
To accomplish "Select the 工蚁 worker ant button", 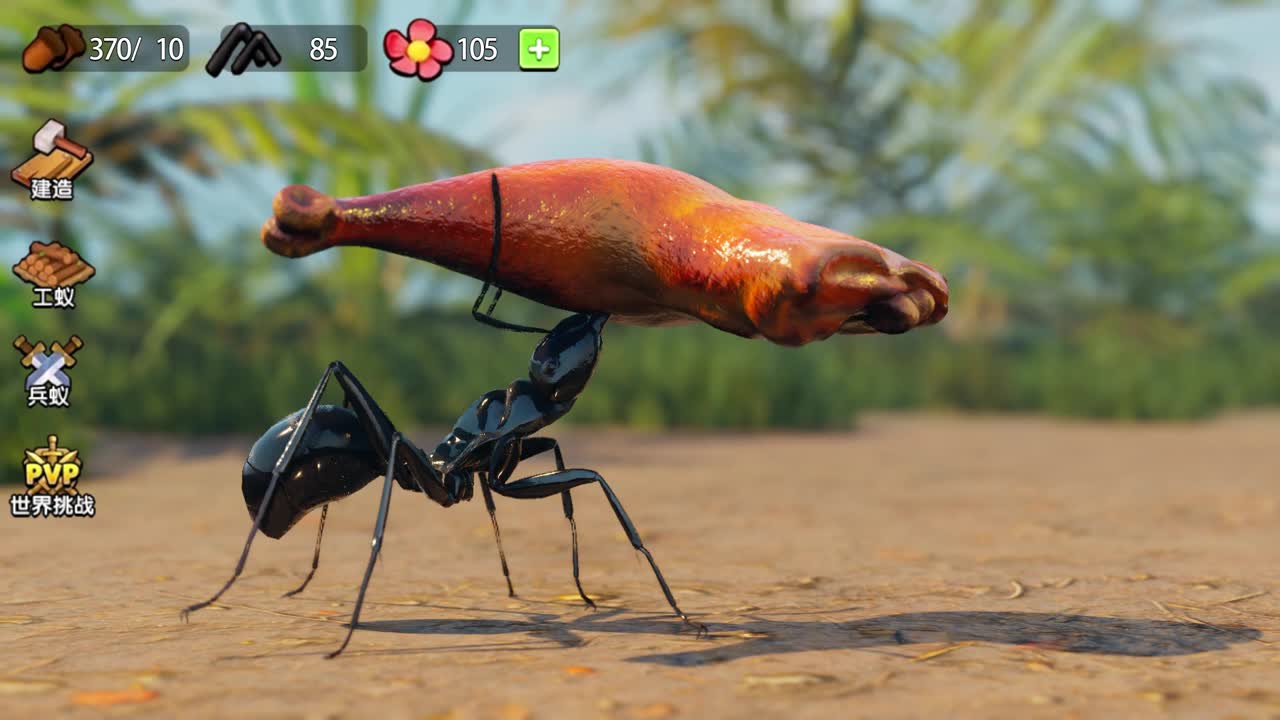I will point(53,272).
